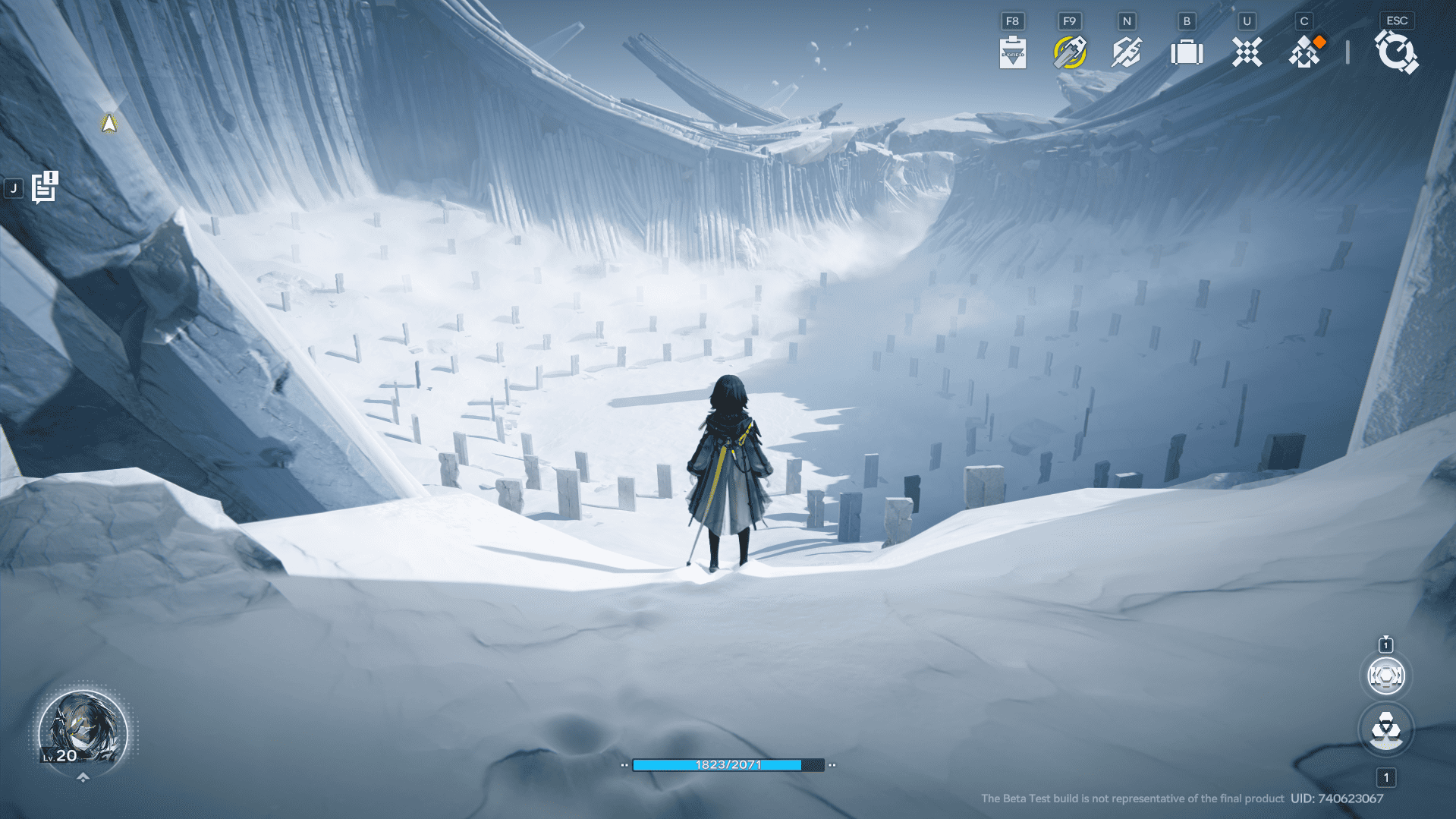1456x819 pixels.
Task: Open the briefcase backpack
Action: tap(1187, 52)
